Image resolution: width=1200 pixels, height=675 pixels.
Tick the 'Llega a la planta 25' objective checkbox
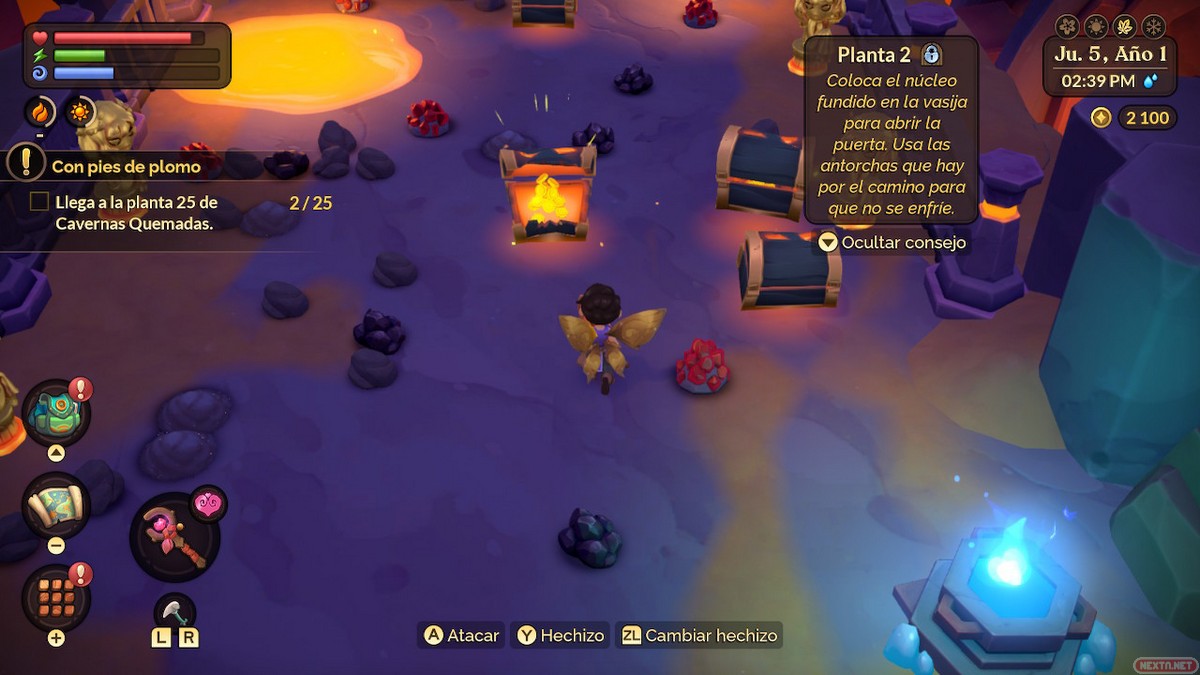[39, 202]
